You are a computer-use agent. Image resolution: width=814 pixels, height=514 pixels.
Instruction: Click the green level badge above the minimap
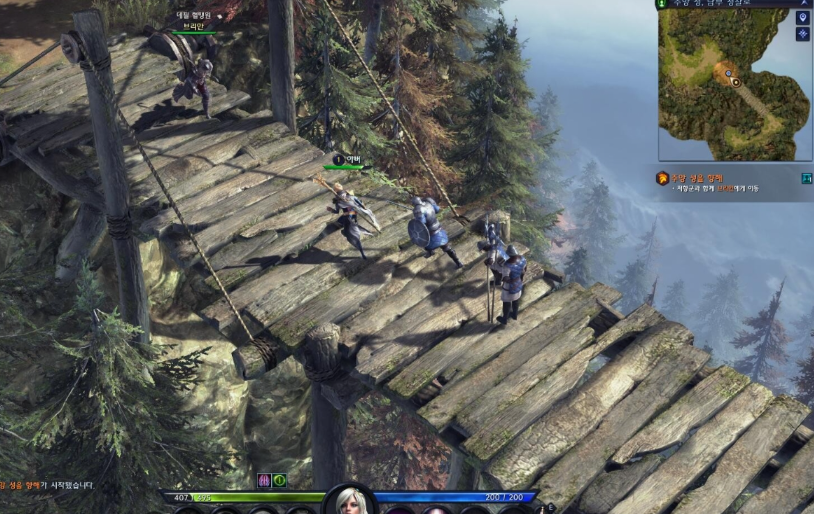pos(661,4)
